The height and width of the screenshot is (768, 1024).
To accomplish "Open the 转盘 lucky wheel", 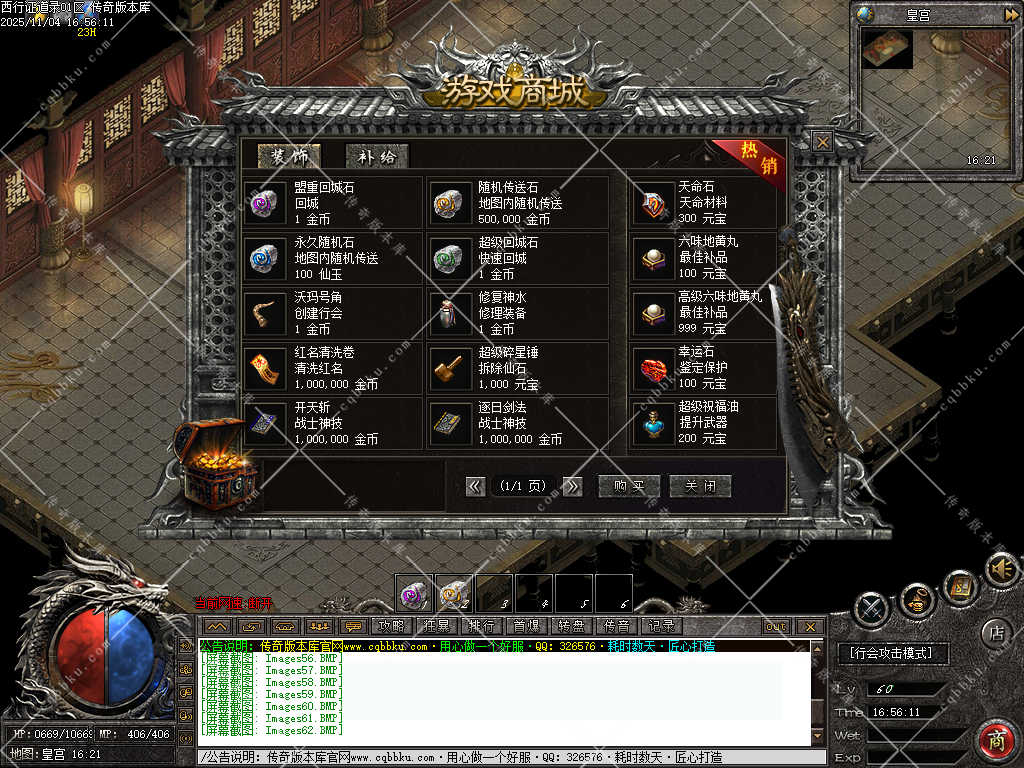I will click(x=571, y=626).
